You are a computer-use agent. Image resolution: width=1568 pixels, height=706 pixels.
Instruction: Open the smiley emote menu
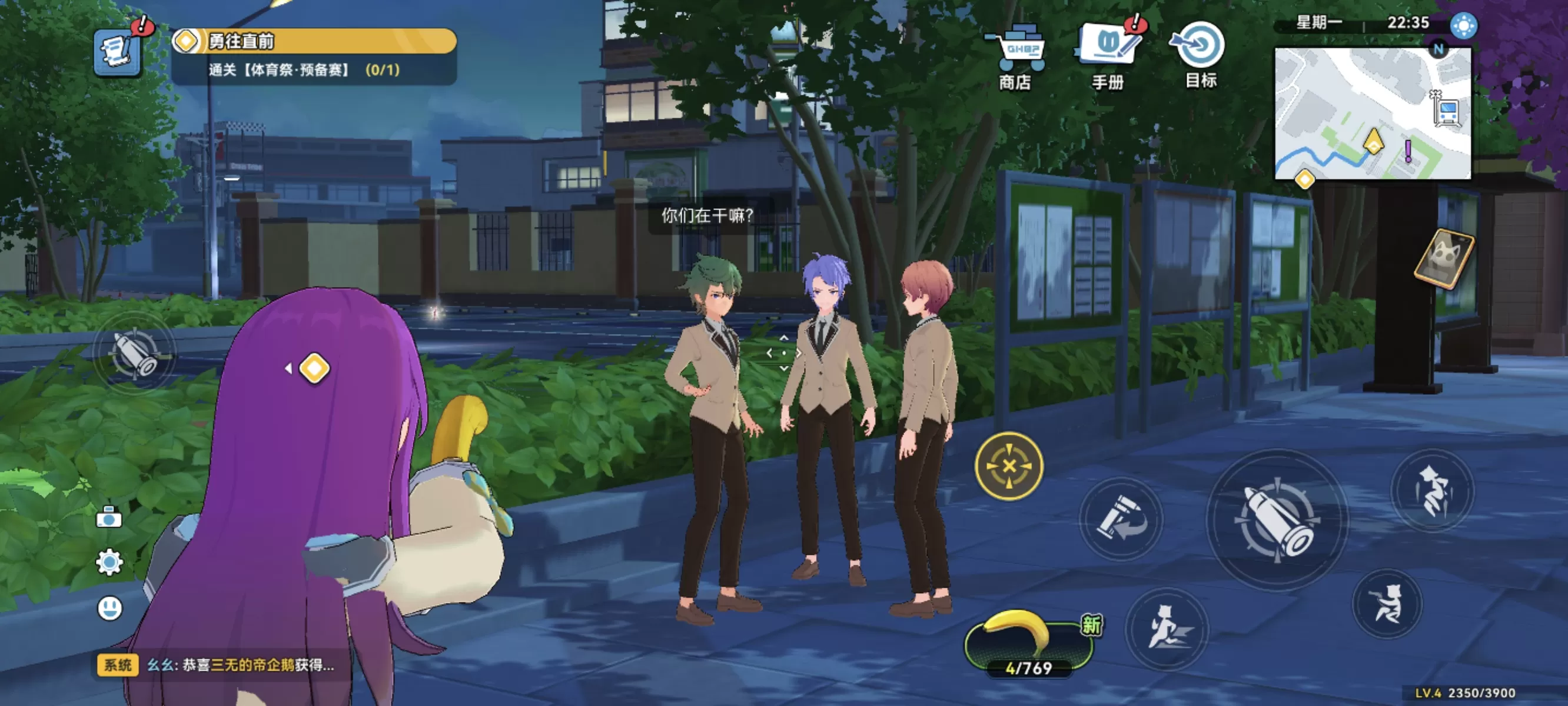[109, 607]
